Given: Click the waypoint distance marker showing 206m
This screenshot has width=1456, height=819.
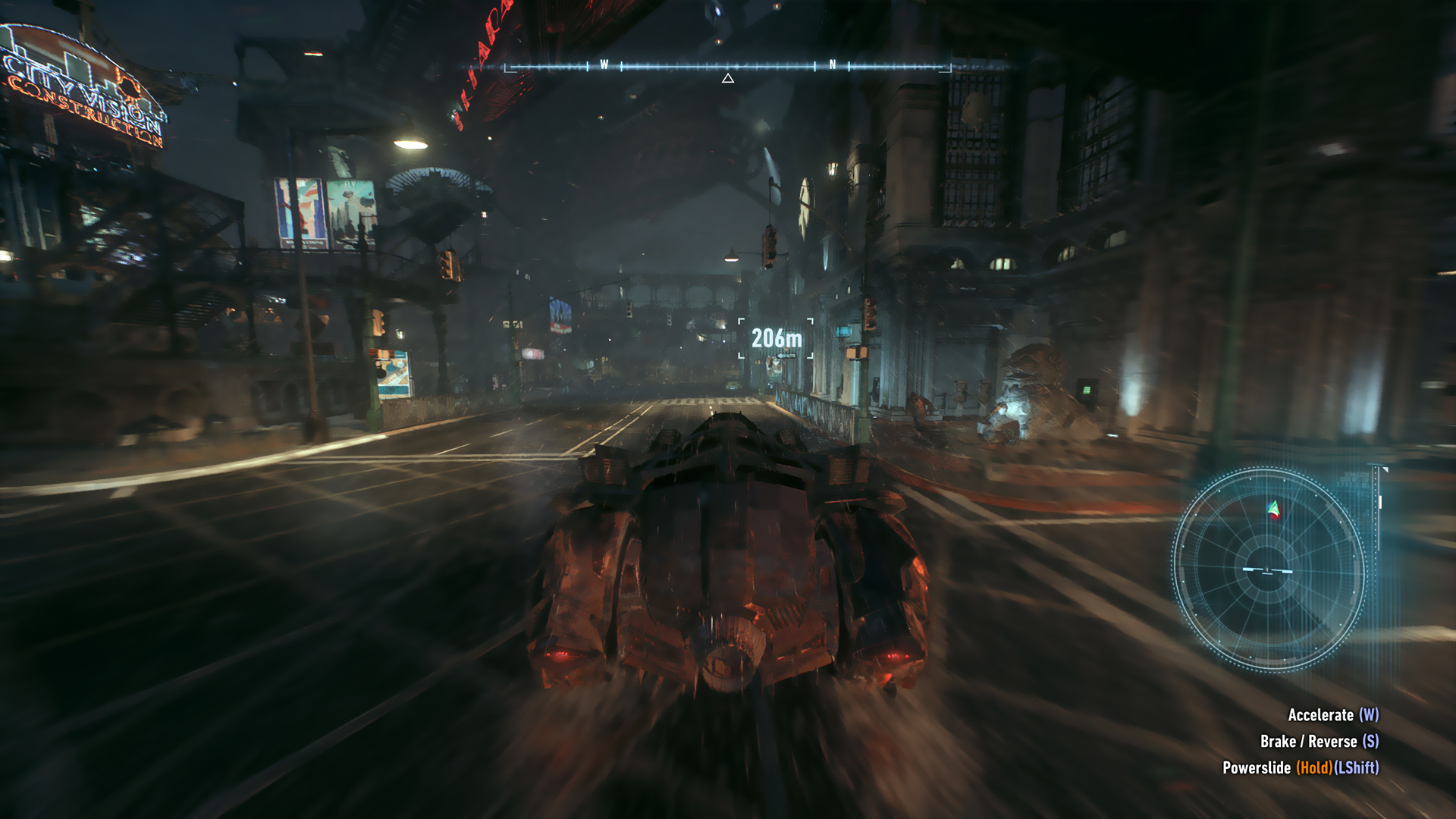Looking at the screenshot, I should [x=775, y=339].
